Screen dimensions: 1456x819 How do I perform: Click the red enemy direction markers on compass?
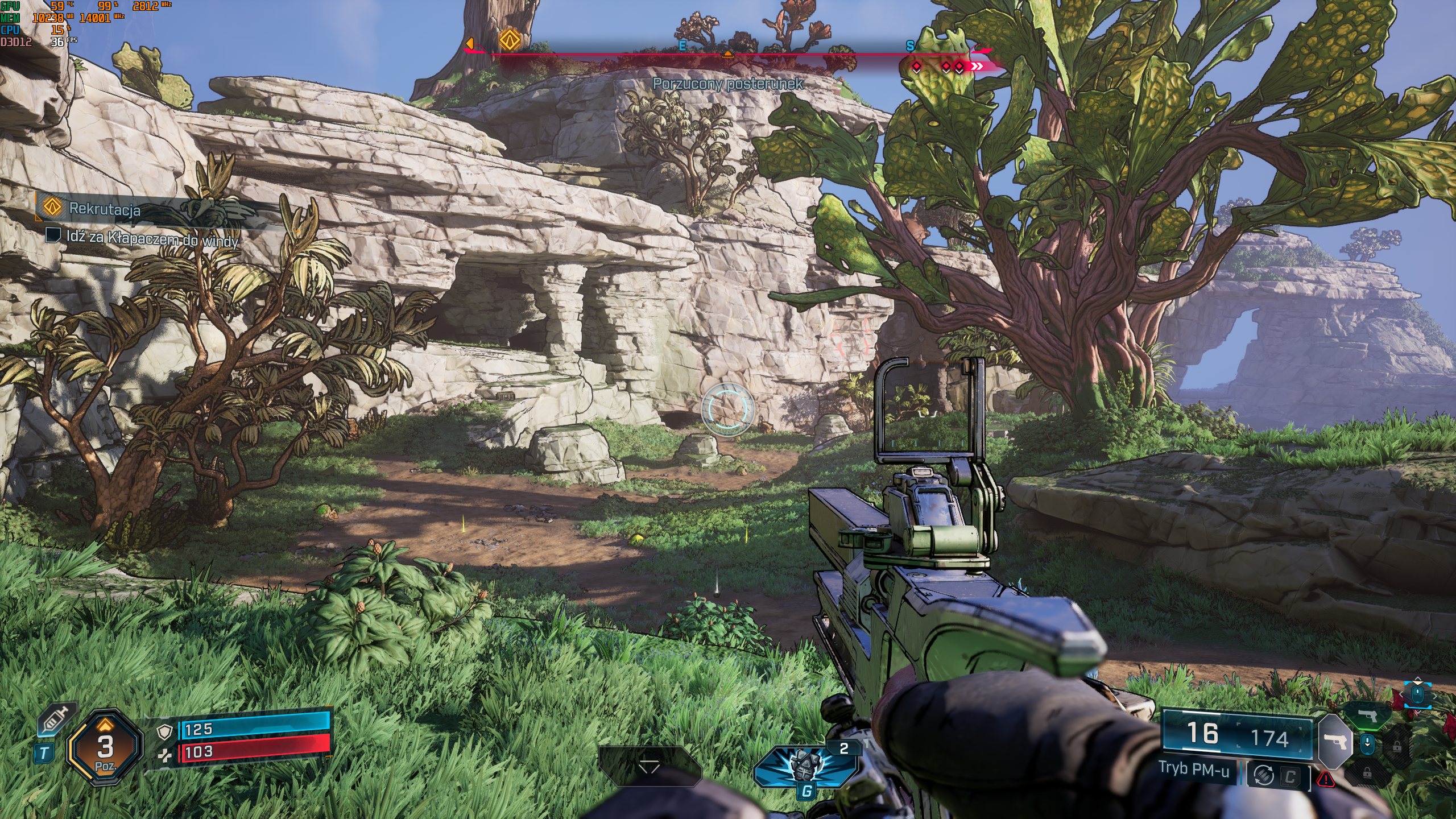tap(946, 67)
